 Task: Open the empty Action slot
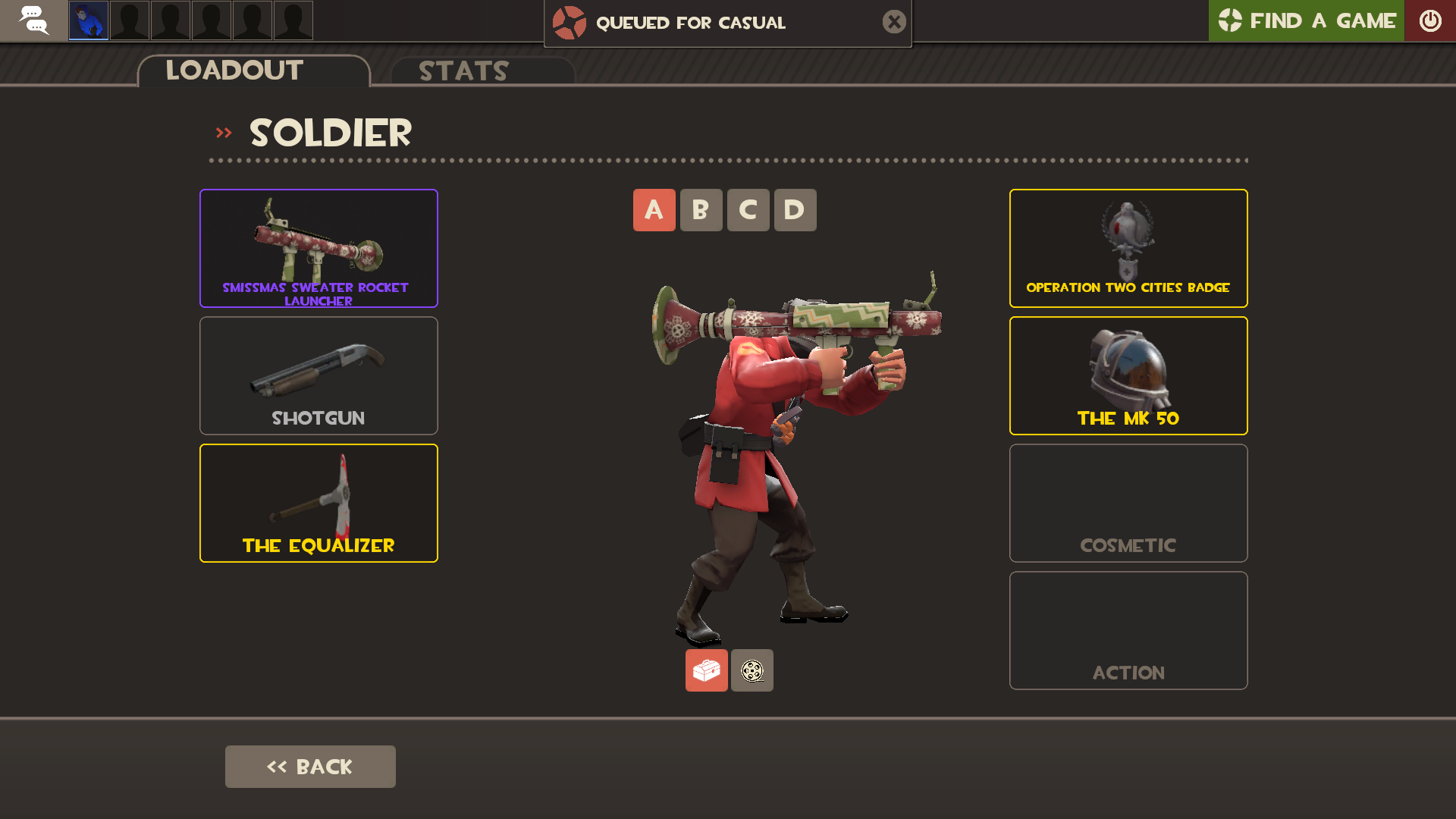pyautogui.click(x=1128, y=630)
